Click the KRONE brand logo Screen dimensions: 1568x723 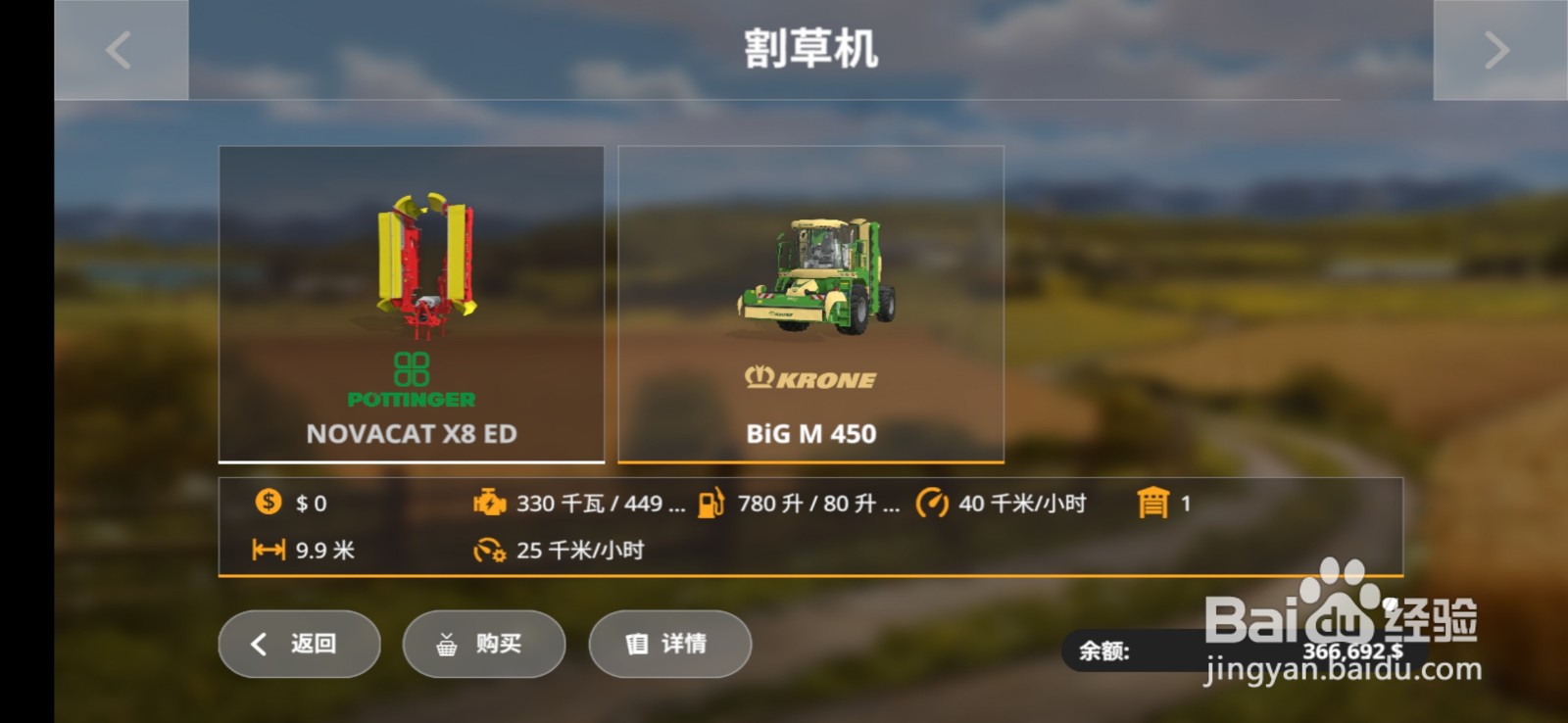[810, 377]
